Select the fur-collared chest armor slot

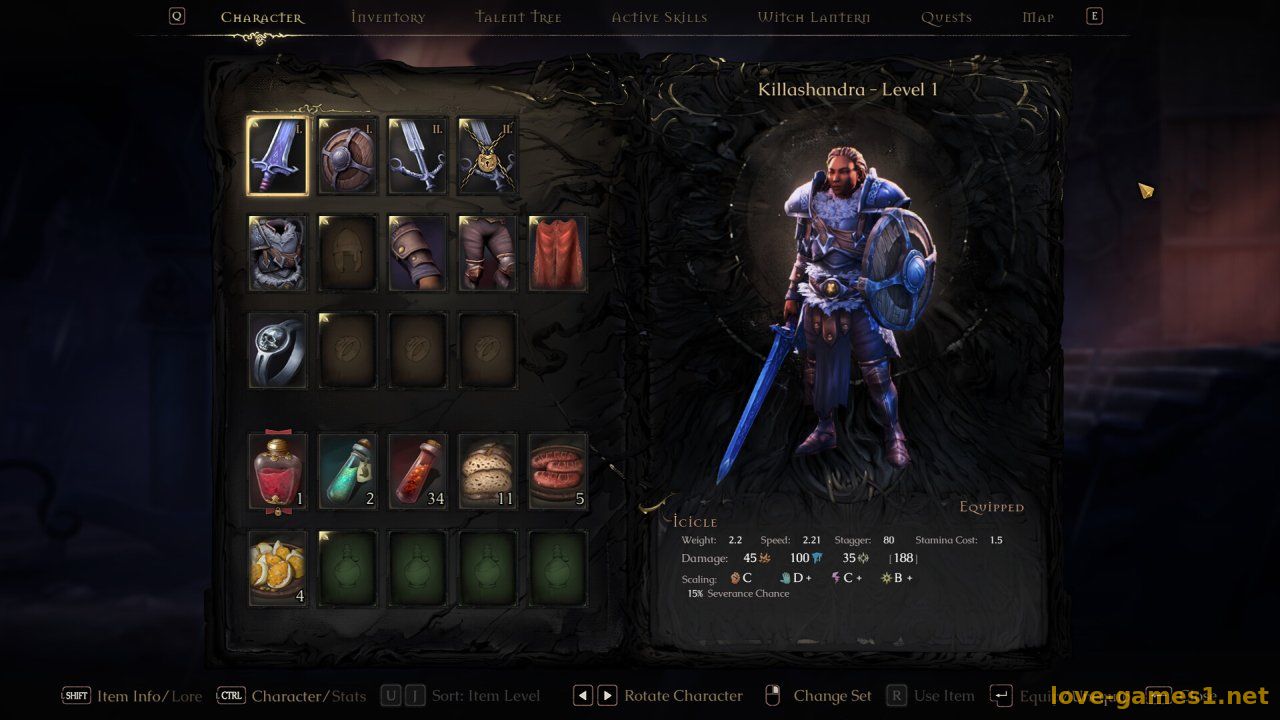(278, 253)
